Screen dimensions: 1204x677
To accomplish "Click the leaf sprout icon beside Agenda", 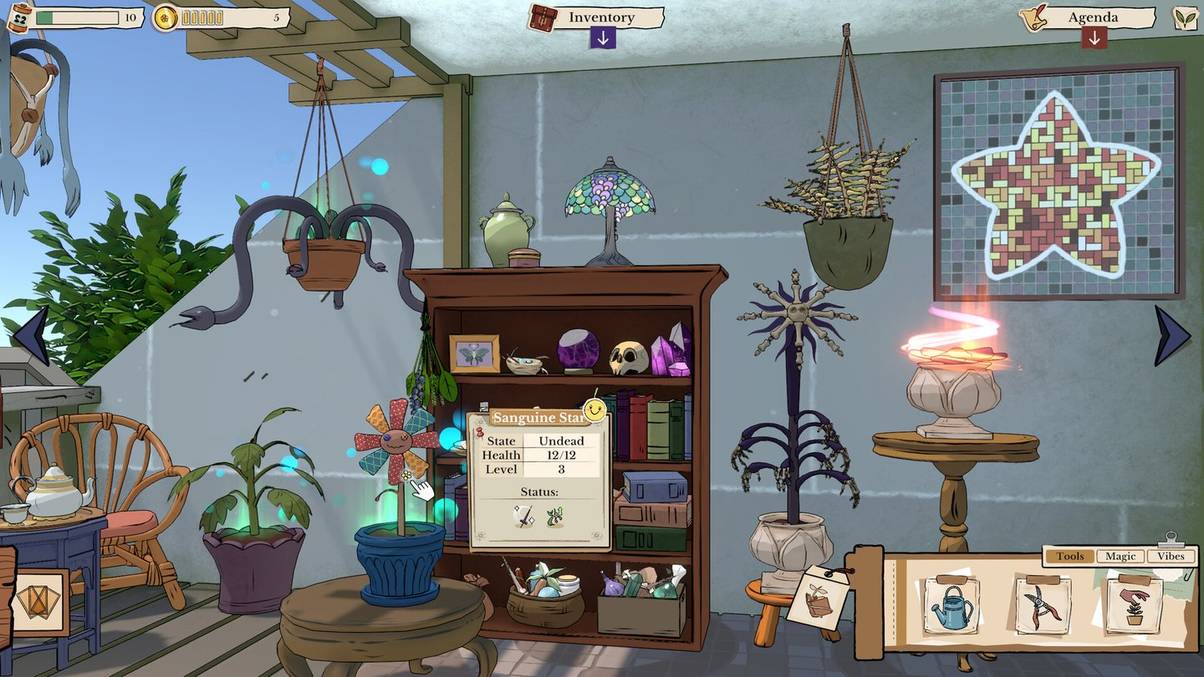I will pyautogui.click(x=1185, y=18).
